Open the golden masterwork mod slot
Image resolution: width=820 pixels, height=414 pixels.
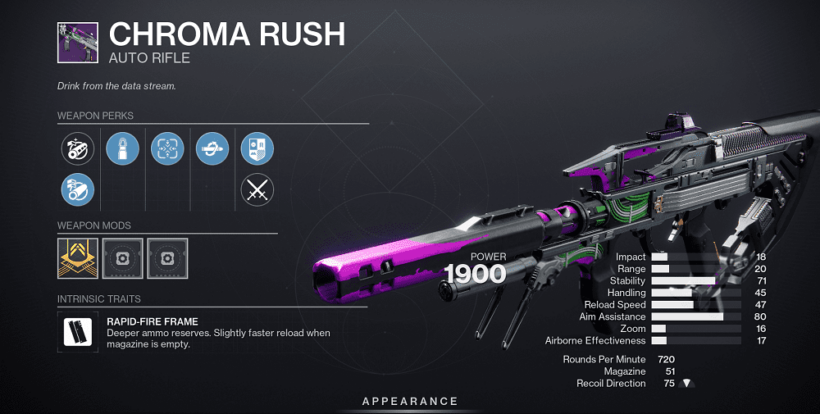point(77,257)
